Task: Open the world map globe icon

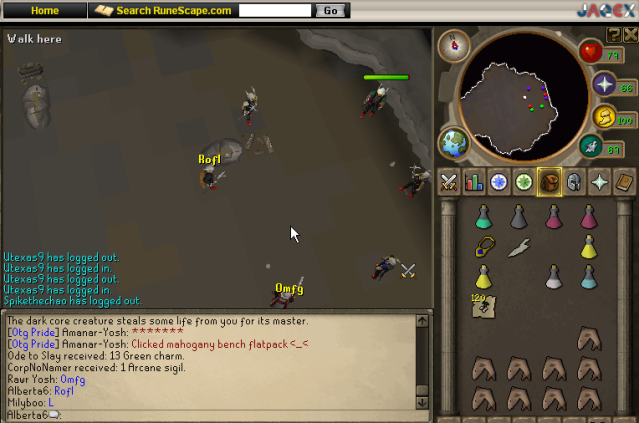Action: (x=455, y=141)
